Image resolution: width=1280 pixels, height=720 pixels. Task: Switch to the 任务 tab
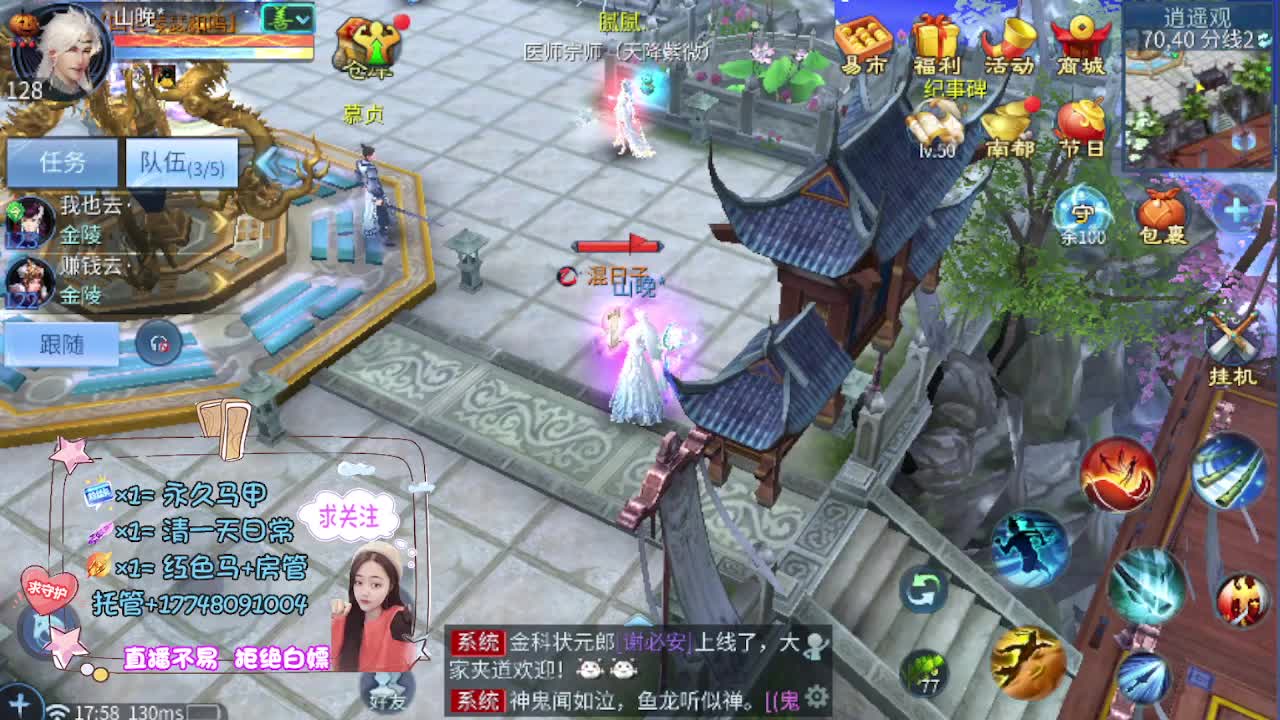[62, 160]
